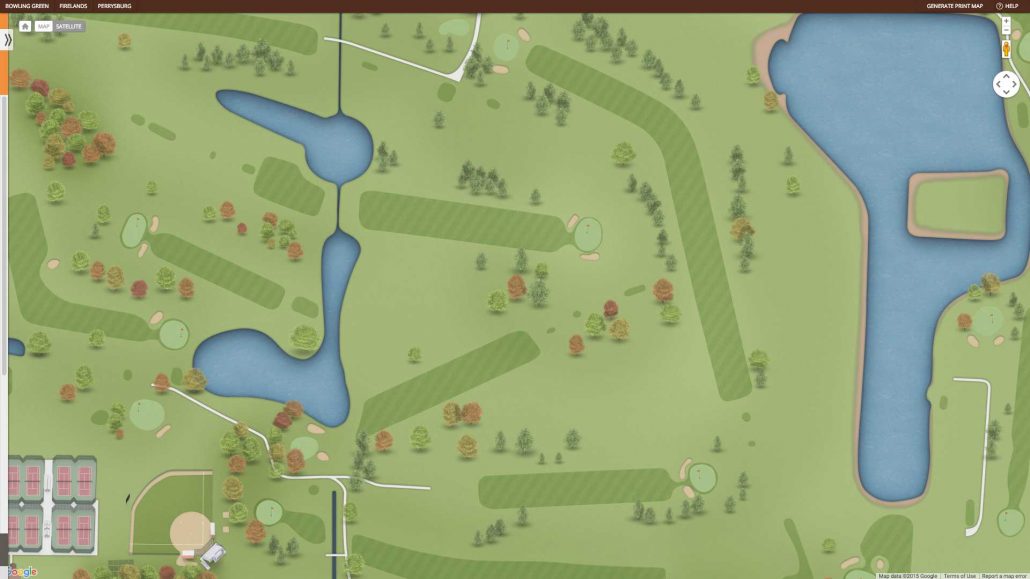
Task: Pan the map down with the arrow
Action: [x=1006, y=93]
